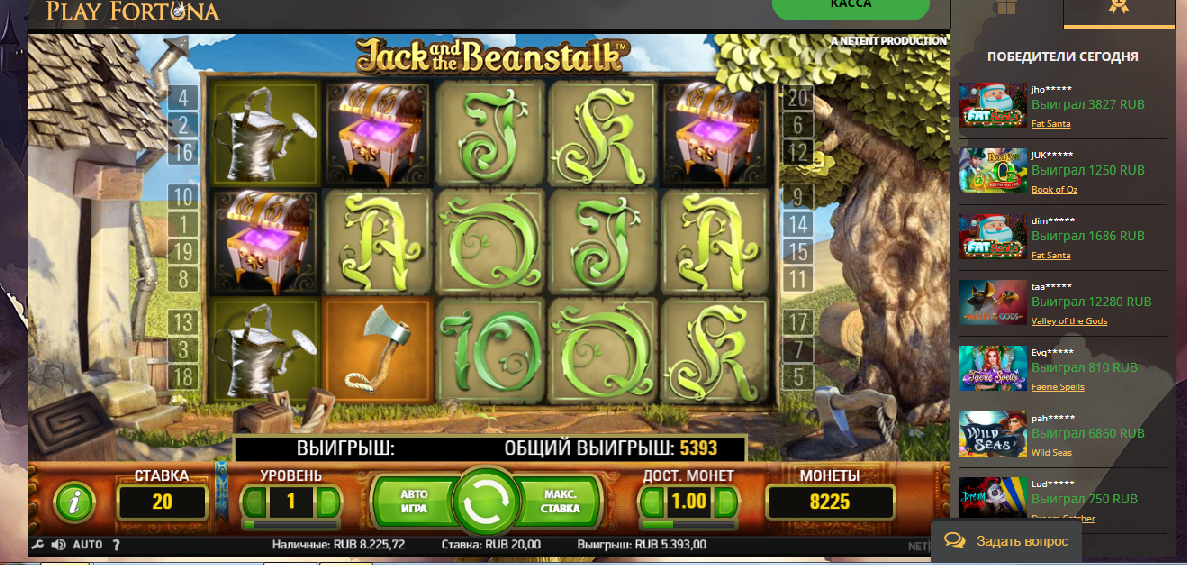Start autoplay with the АВТО ИГРА button

tap(413, 501)
